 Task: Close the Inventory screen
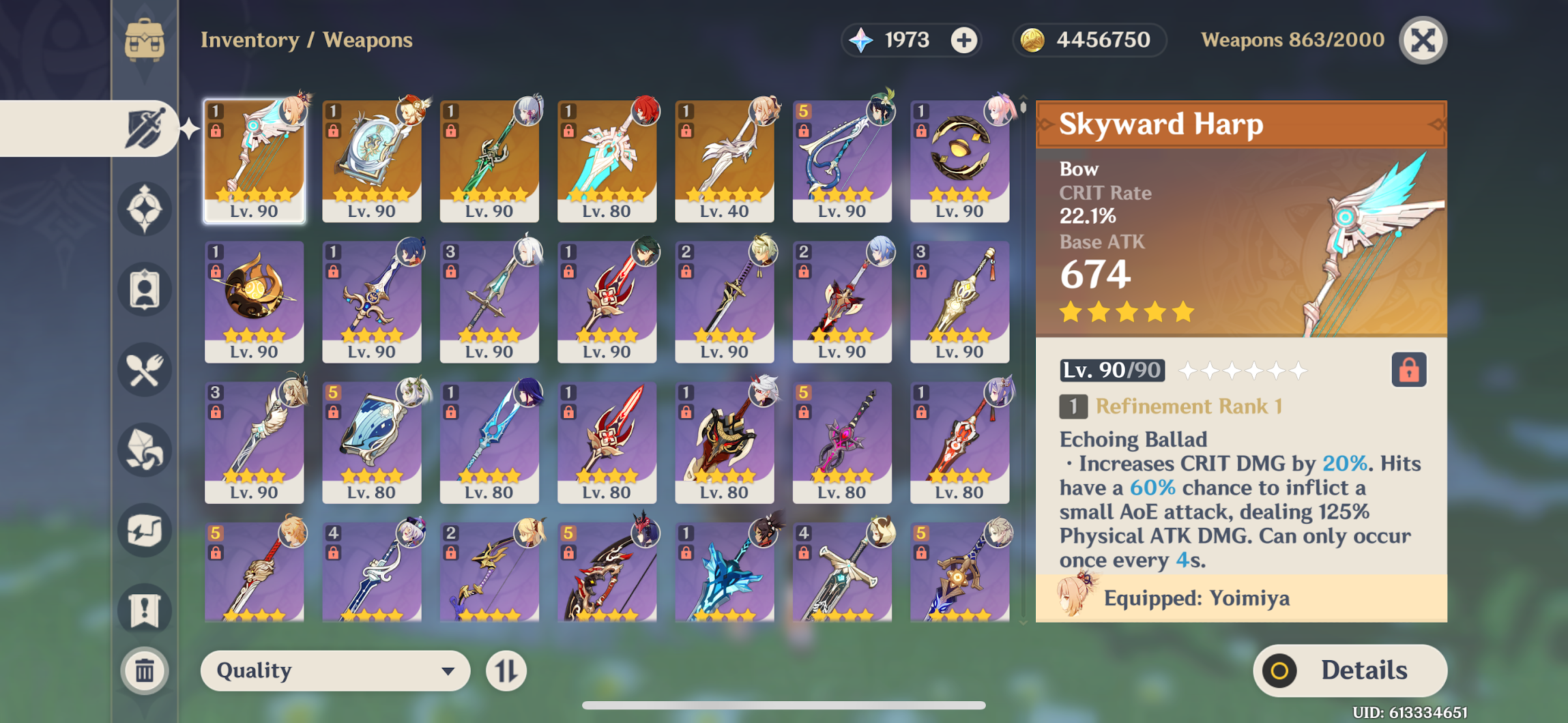(x=1423, y=40)
